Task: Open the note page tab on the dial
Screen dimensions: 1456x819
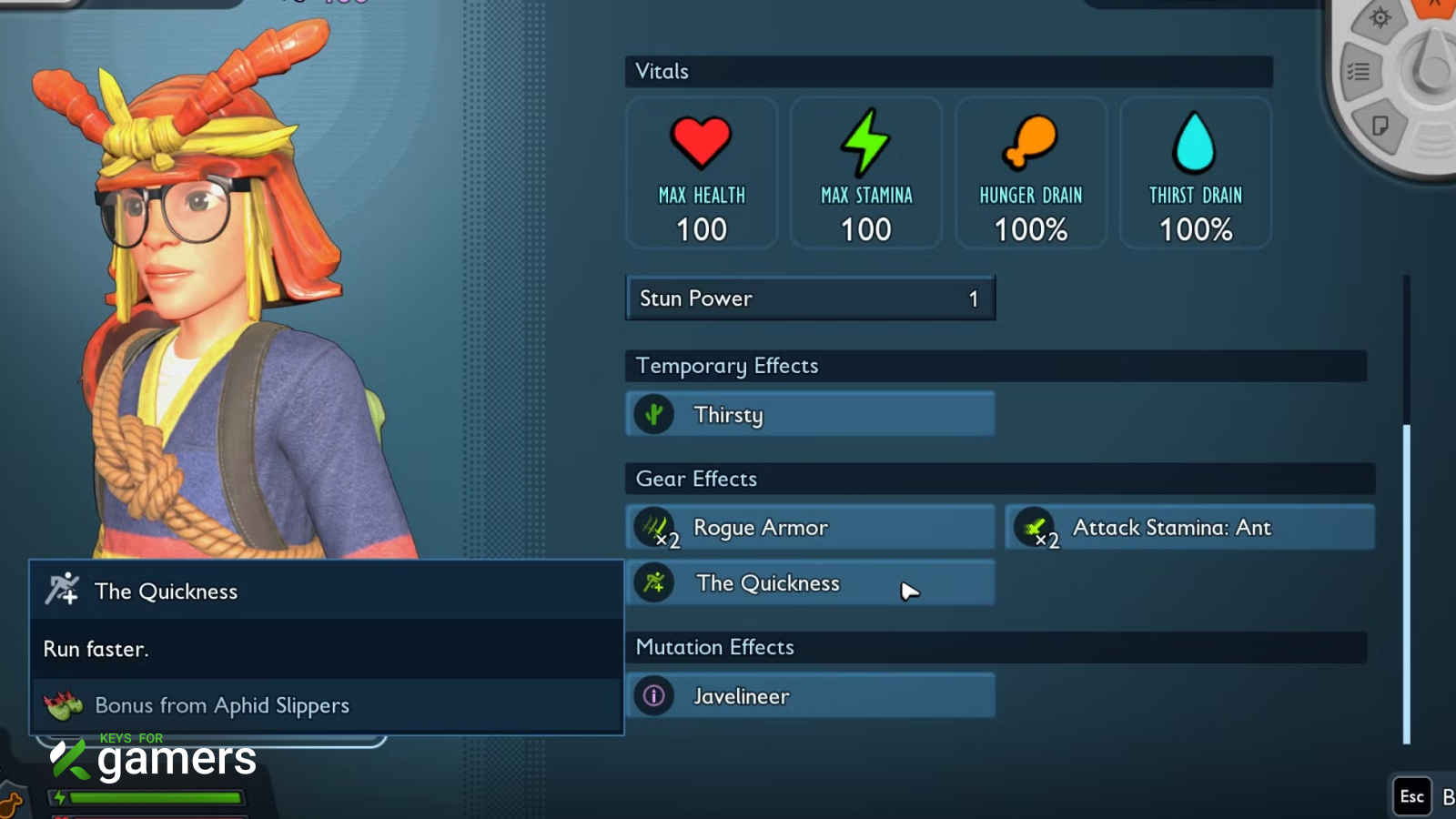Action: tap(1380, 126)
